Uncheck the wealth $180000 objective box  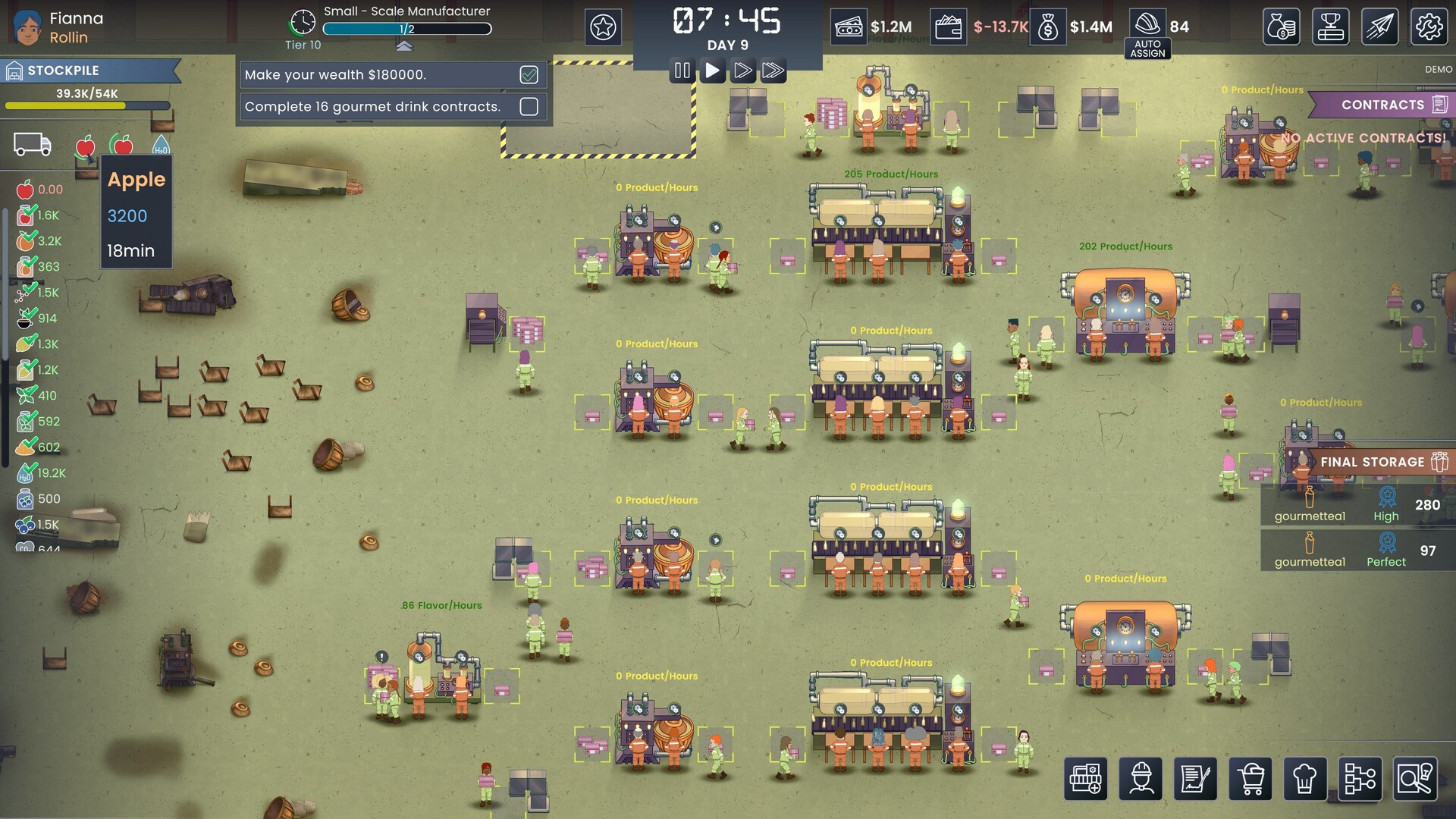tap(528, 74)
